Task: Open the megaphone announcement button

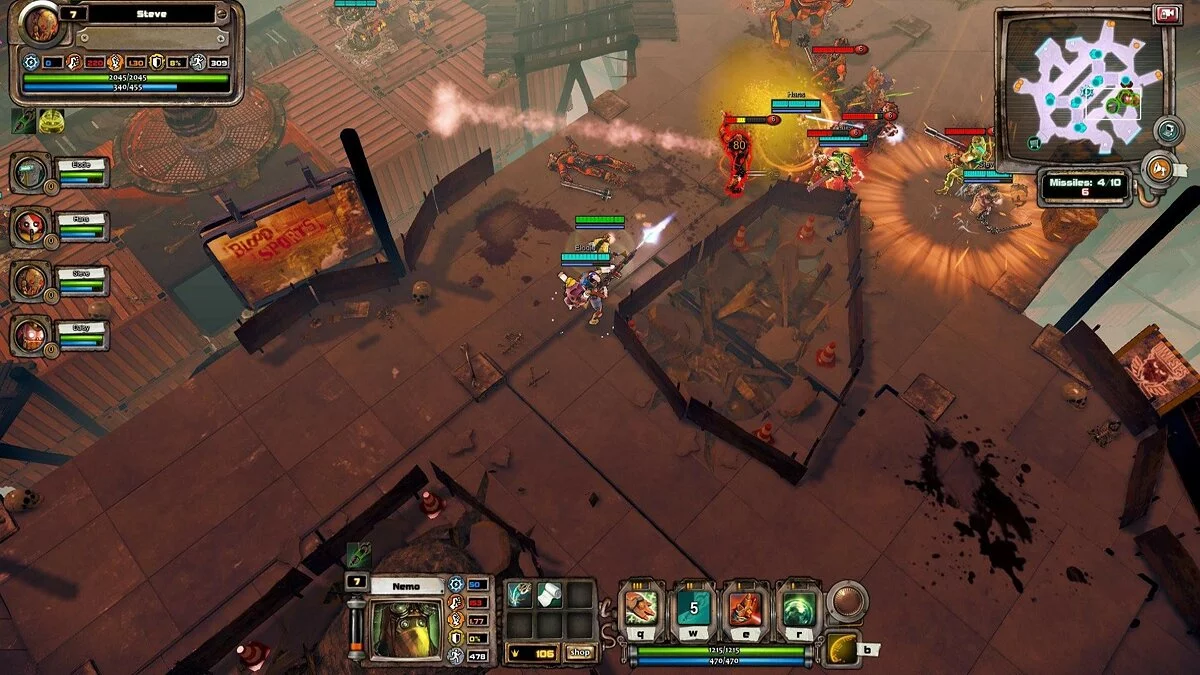Action: coord(1160,167)
